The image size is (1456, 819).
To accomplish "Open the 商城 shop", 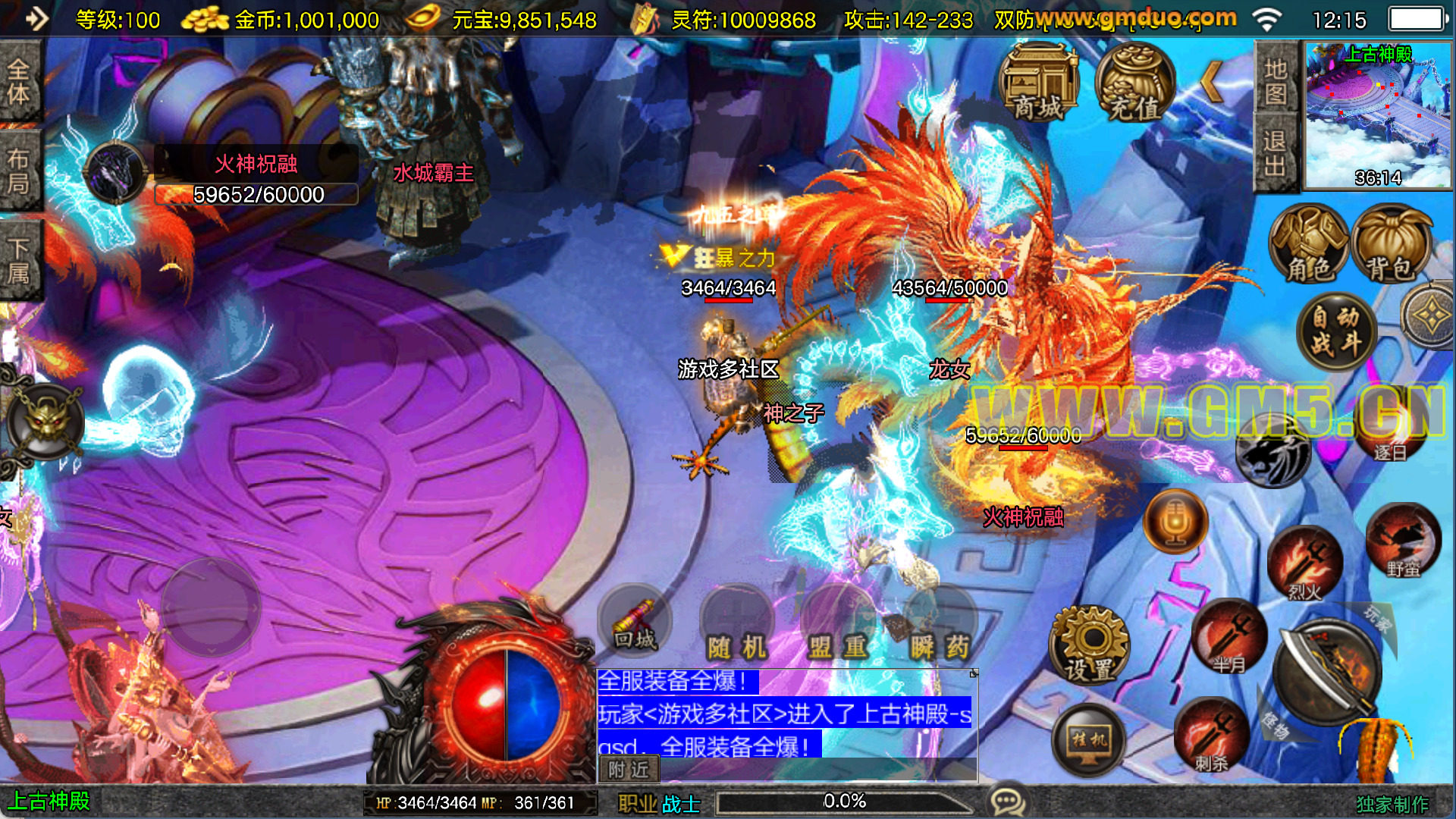I will [1039, 83].
